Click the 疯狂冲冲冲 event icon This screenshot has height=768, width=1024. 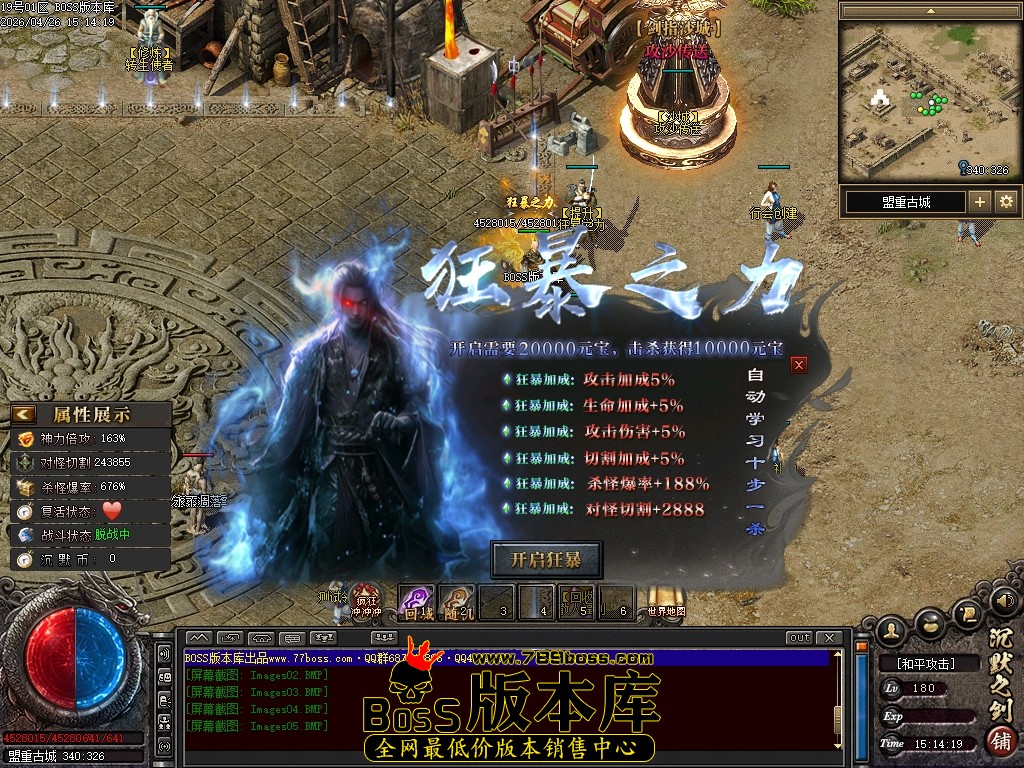tap(367, 602)
